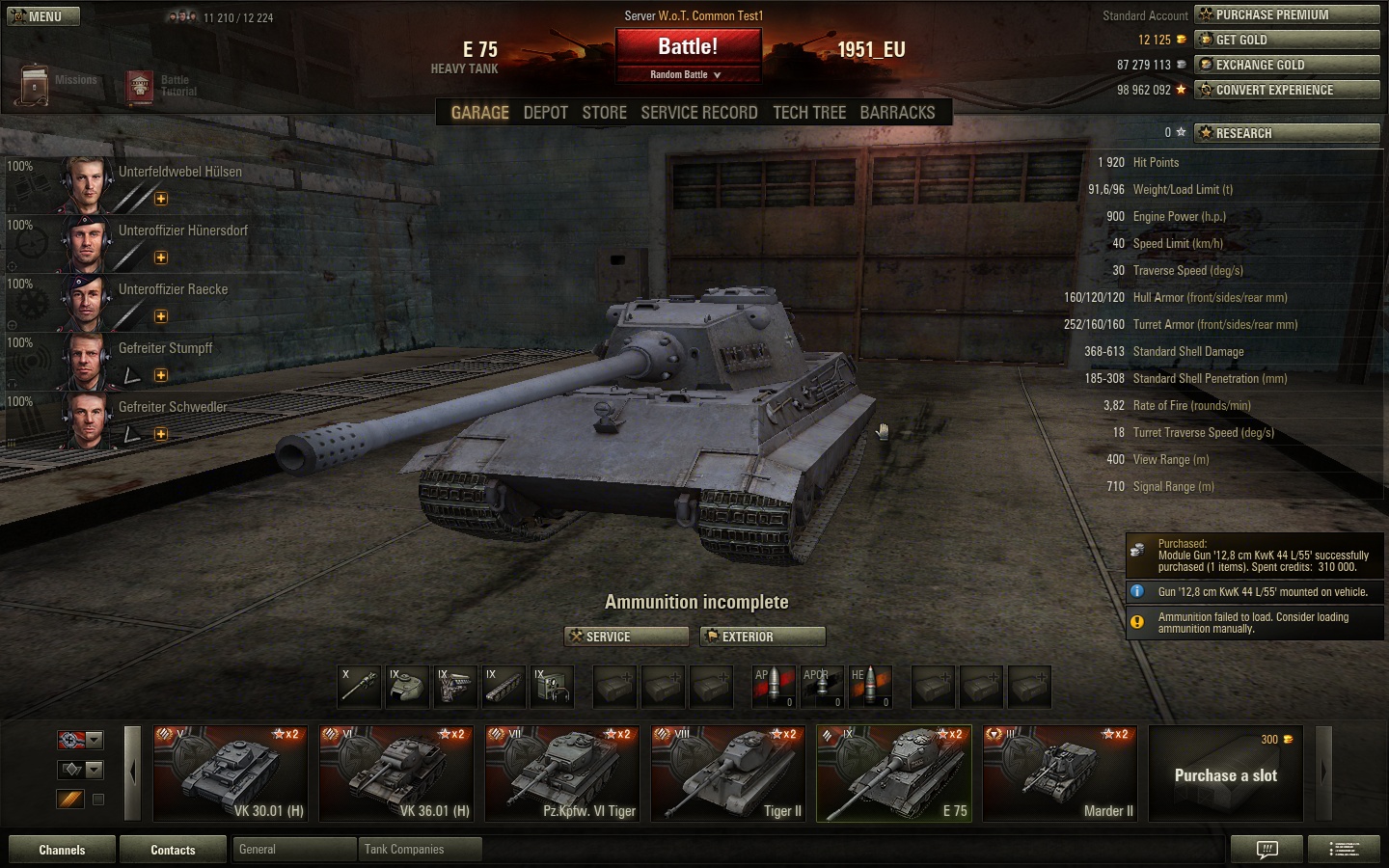The width and height of the screenshot is (1389, 868).
Task: Show the Tech Tree
Action: pos(808,113)
